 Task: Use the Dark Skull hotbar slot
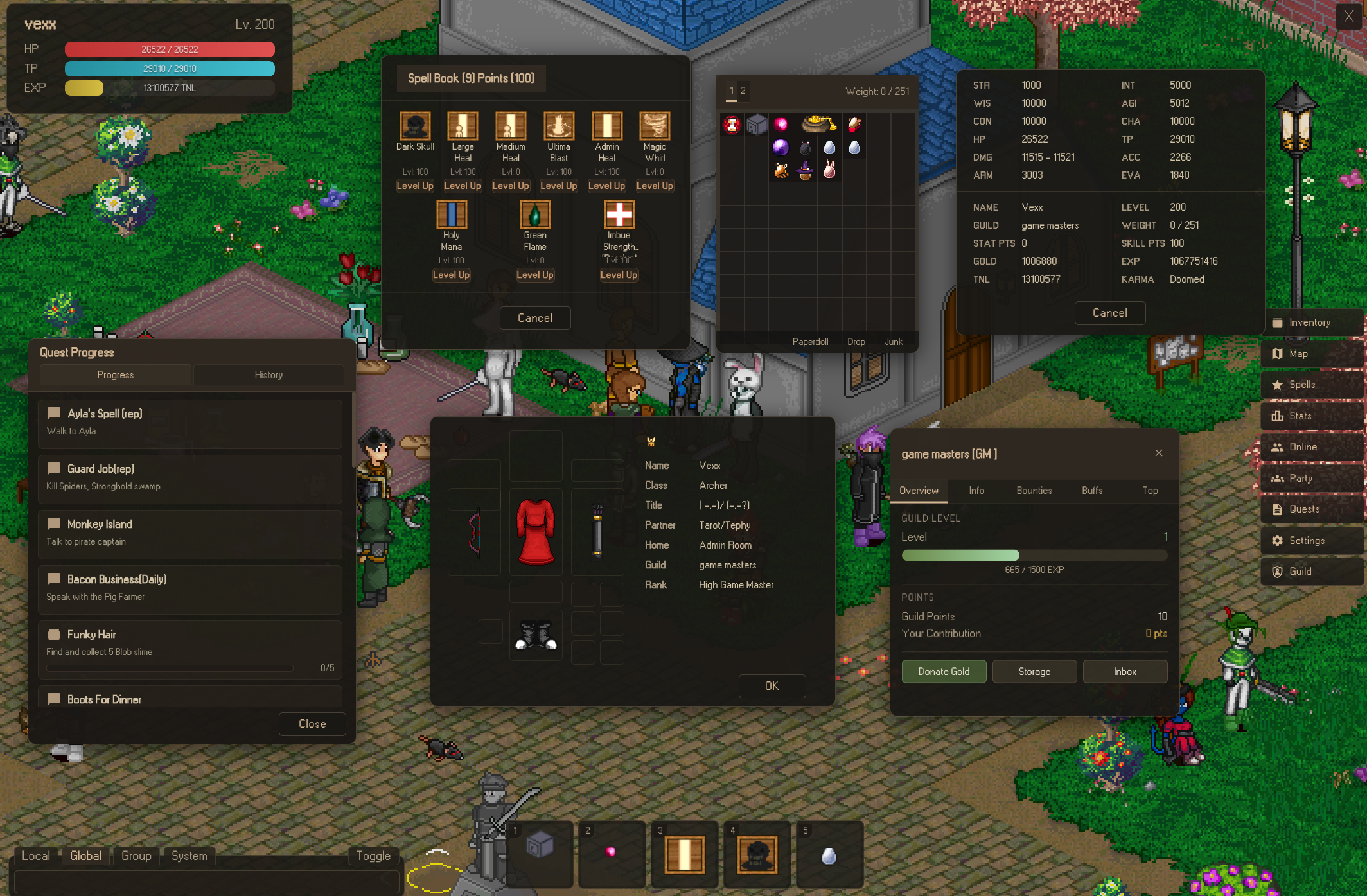coord(757,855)
